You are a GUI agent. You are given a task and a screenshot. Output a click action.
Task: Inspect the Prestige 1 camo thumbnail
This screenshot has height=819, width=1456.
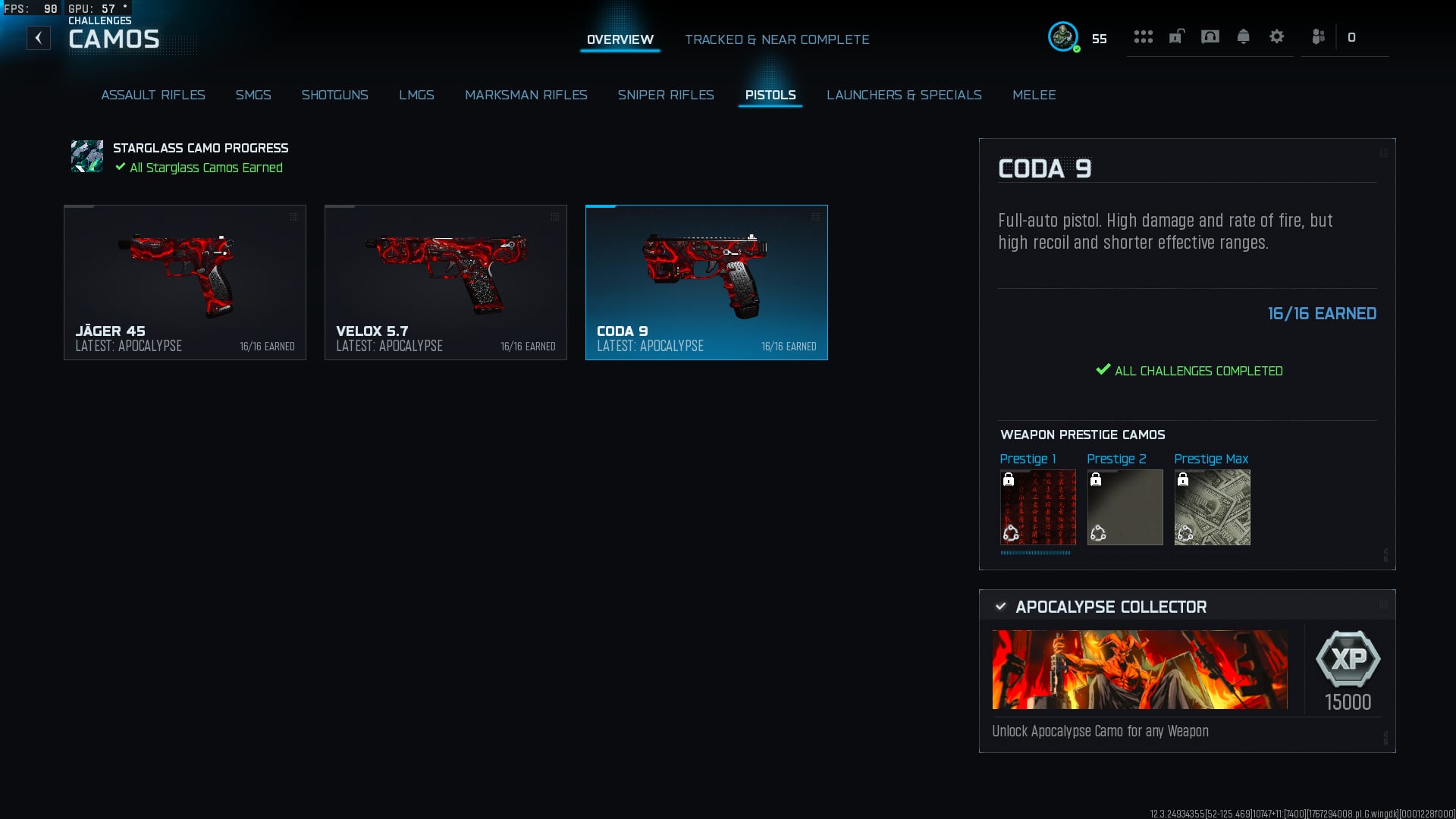pyautogui.click(x=1037, y=507)
